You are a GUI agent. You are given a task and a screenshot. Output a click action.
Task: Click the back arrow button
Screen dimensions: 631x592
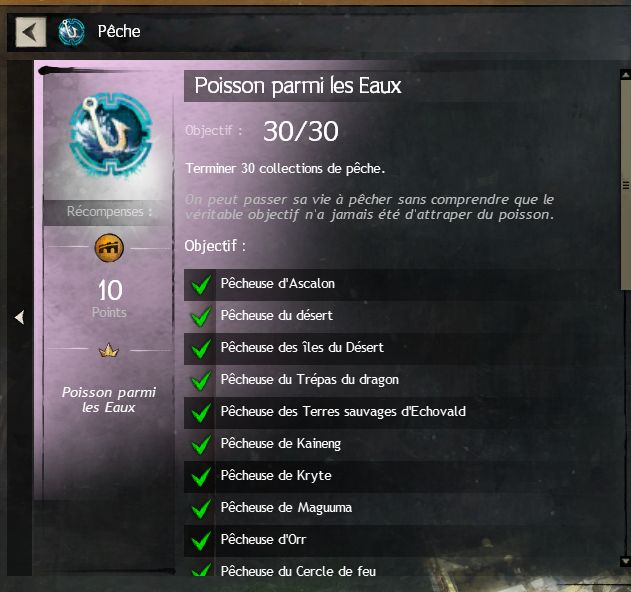pos(29,31)
